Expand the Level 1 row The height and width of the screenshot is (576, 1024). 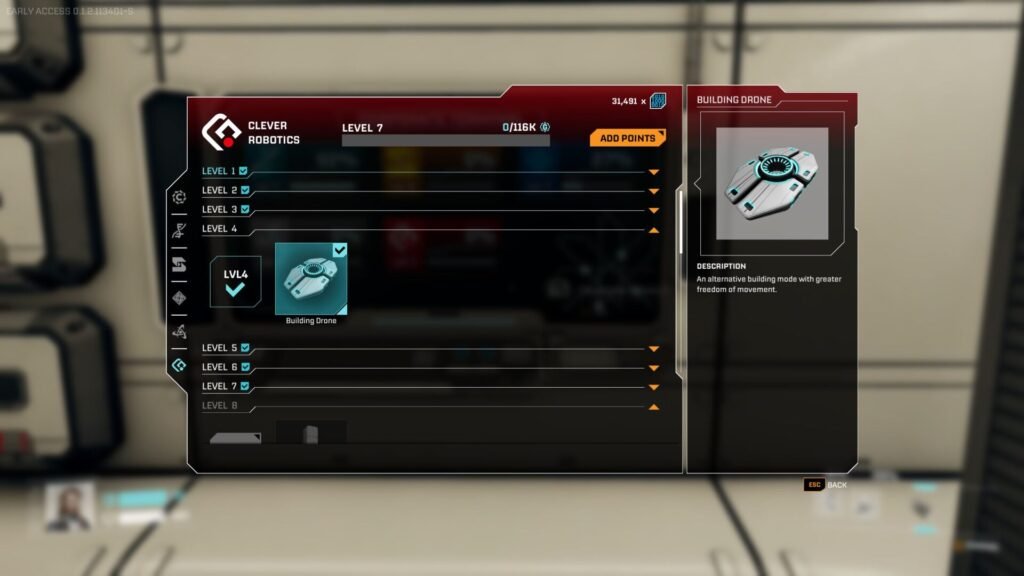[x=654, y=172]
